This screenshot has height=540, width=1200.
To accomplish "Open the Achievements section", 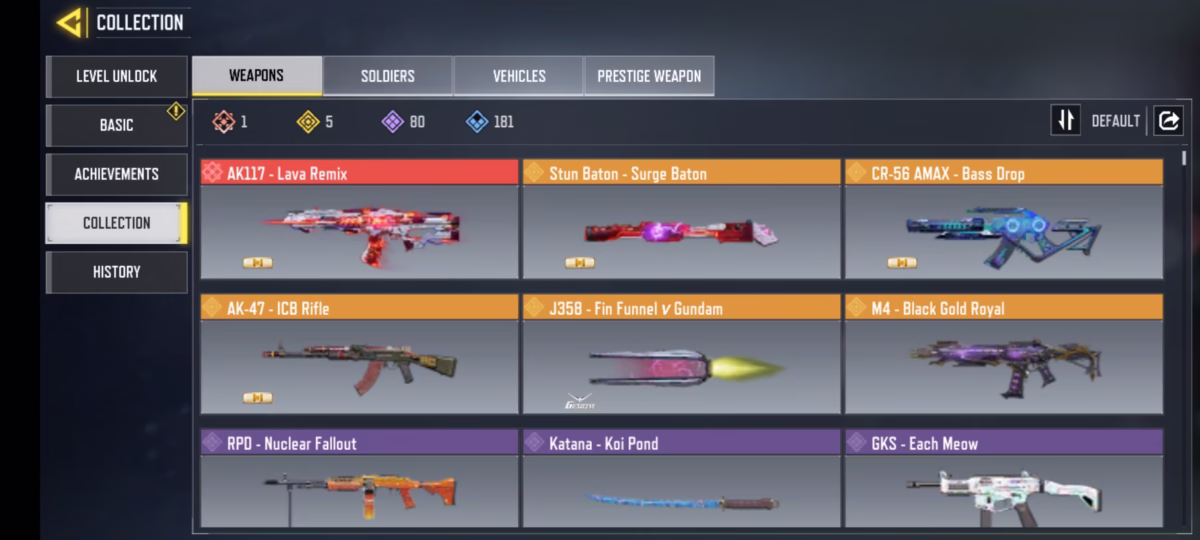I will pos(116,174).
